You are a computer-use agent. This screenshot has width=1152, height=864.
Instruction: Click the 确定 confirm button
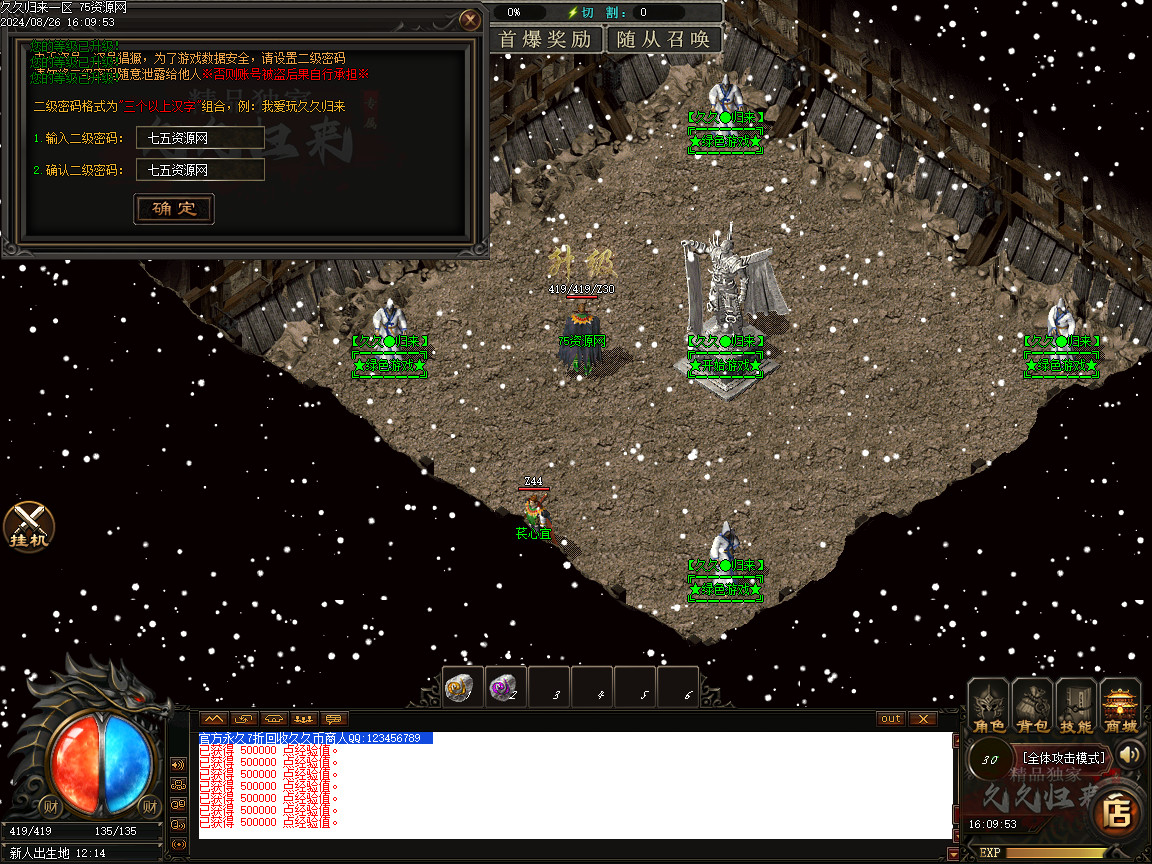pos(174,209)
